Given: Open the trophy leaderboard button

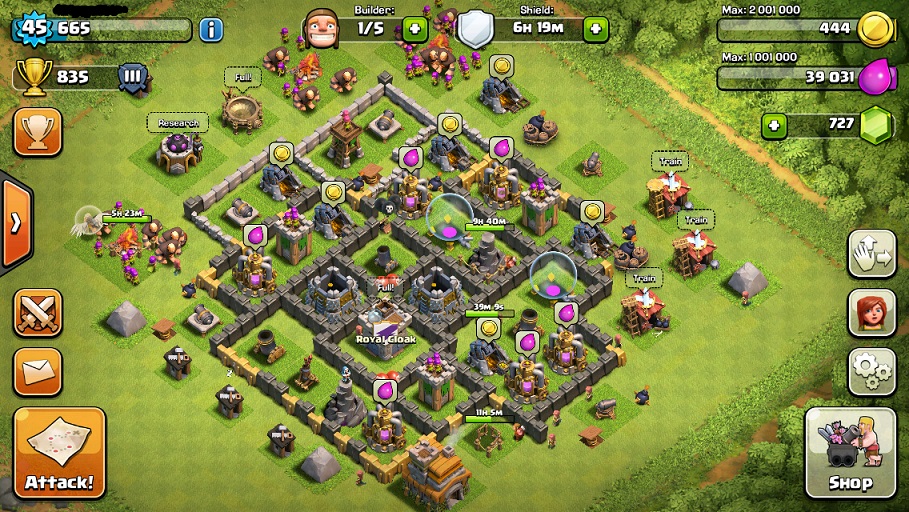Looking at the screenshot, I should tap(37, 132).
